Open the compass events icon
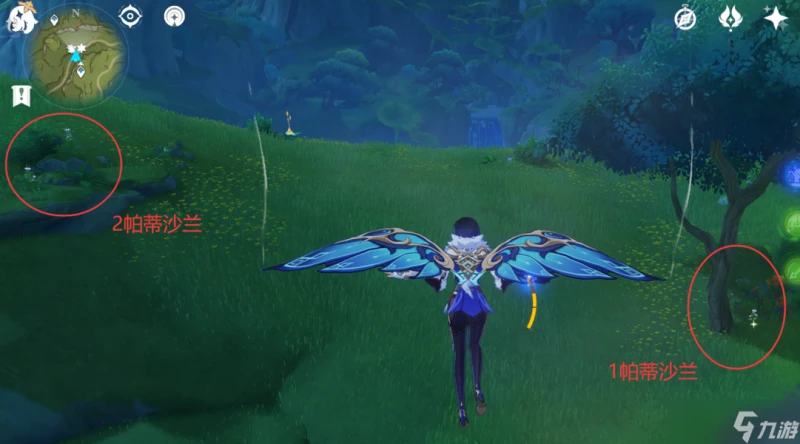800x444 pixels. [685, 17]
